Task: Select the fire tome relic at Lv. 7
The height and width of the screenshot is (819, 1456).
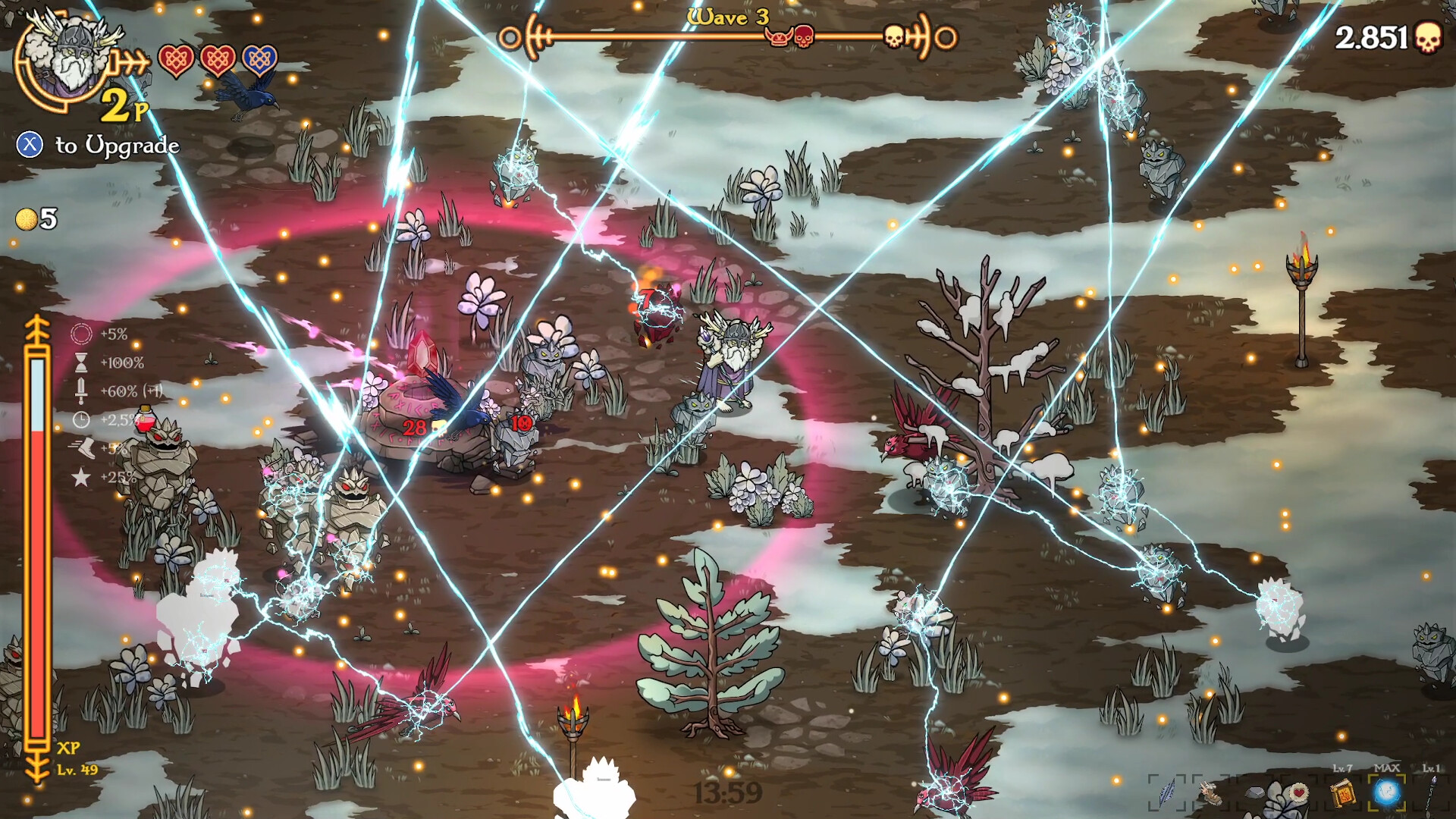Action: pyautogui.click(x=1345, y=794)
